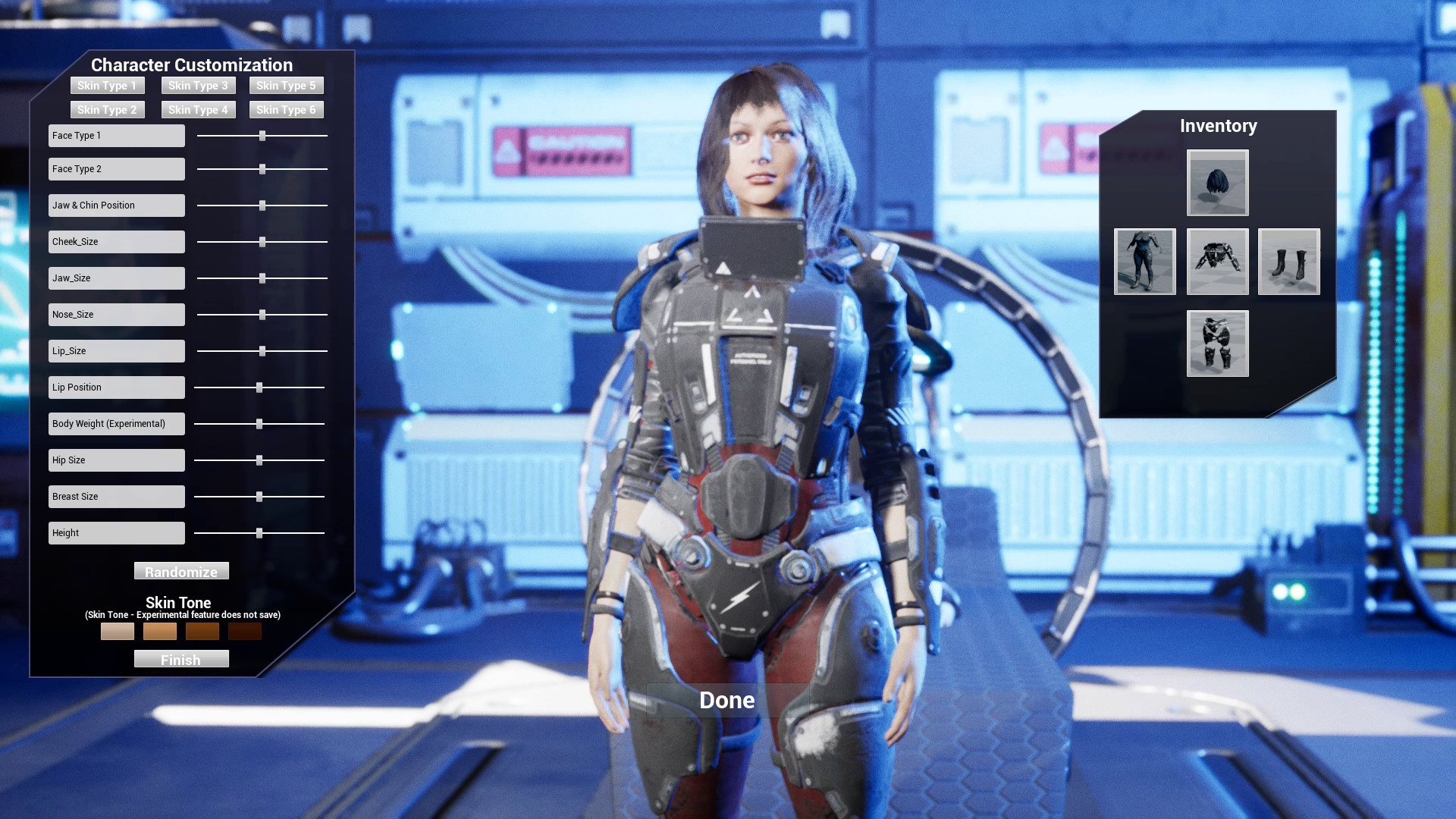Click the Hip Size slider handle
1456x819 pixels.
coord(260,460)
